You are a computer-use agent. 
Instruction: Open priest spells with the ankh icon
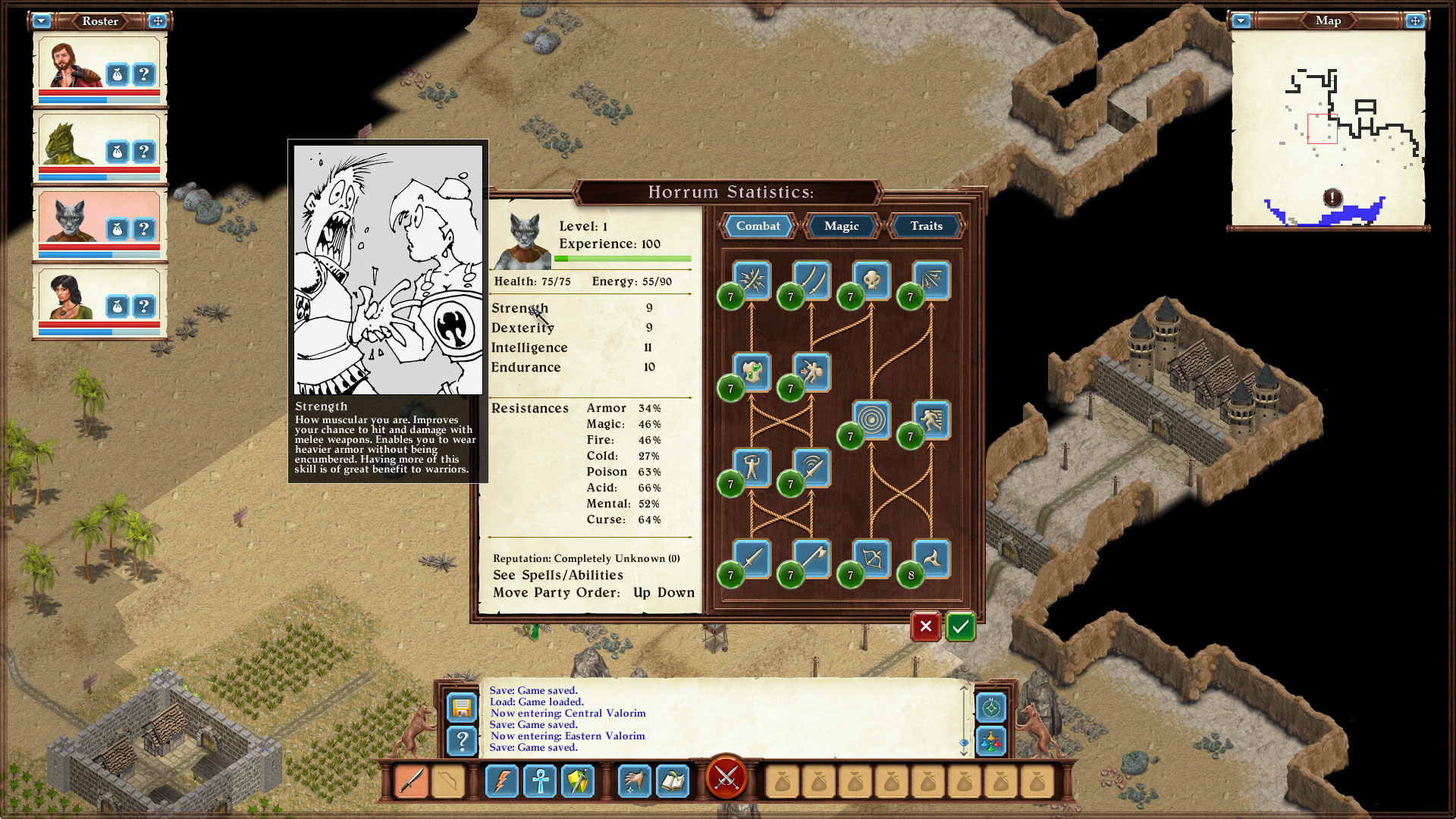tap(540, 780)
